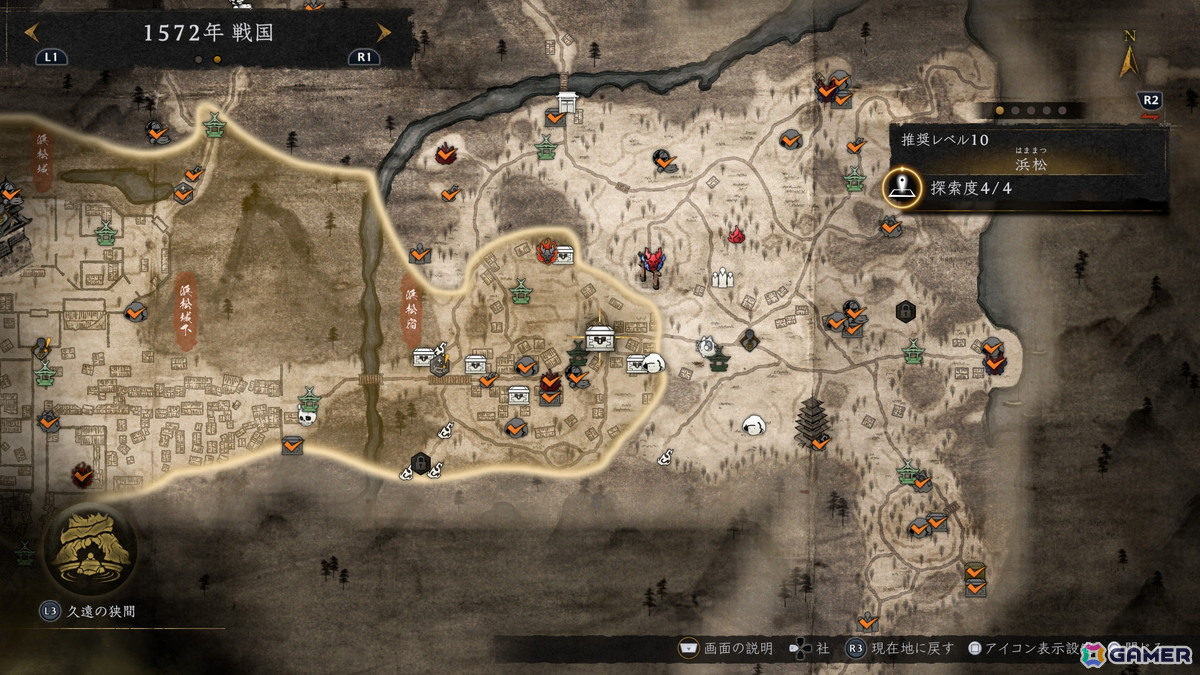Select the five-story pagoda map marker
The width and height of the screenshot is (1200, 675).
click(809, 422)
